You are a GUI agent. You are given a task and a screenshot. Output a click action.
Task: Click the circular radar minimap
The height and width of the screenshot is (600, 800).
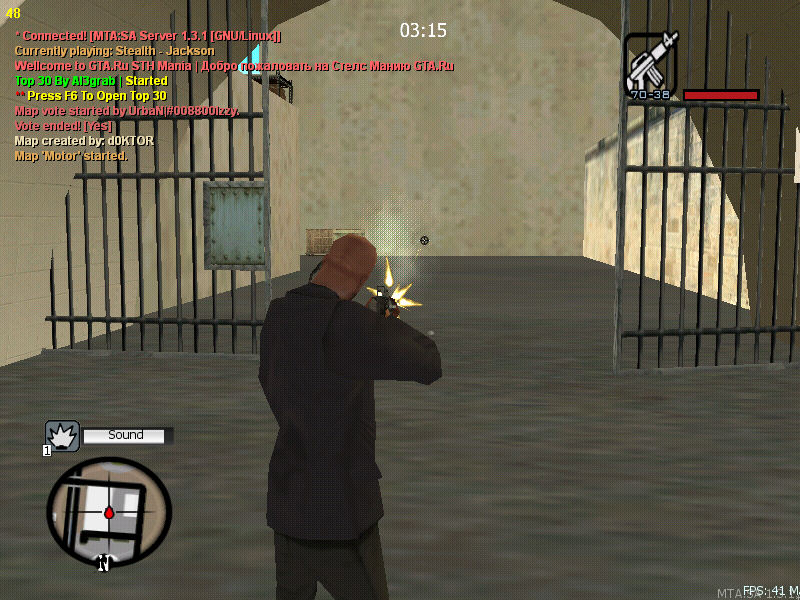pyautogui.click(x=109, y=511)
